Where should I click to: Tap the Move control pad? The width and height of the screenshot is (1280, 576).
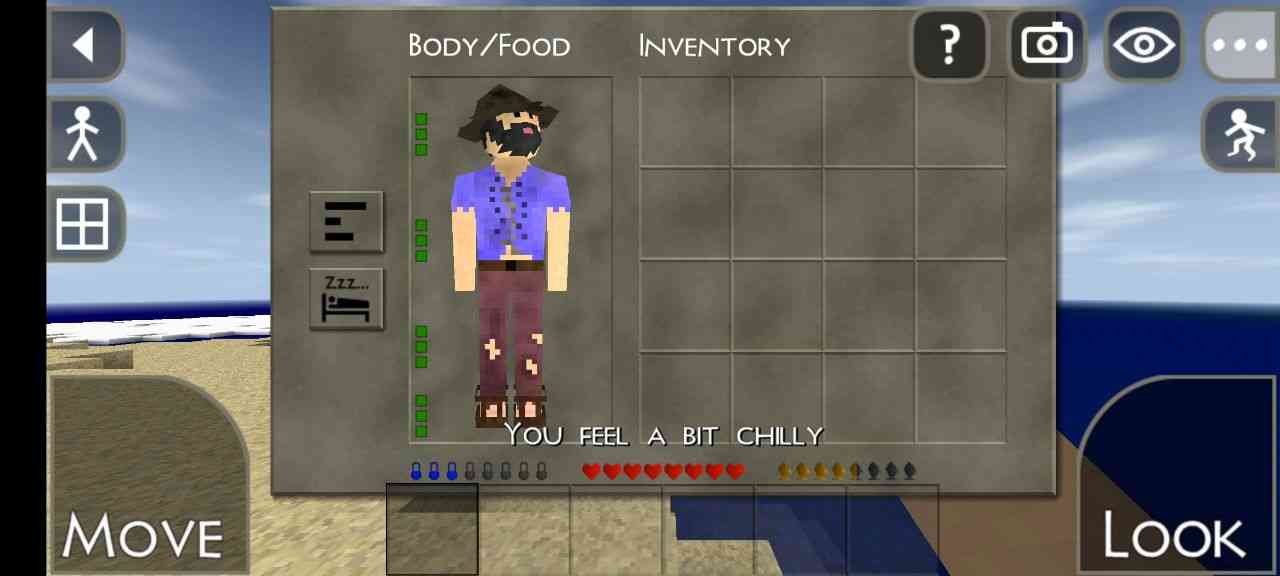point(145,480)
